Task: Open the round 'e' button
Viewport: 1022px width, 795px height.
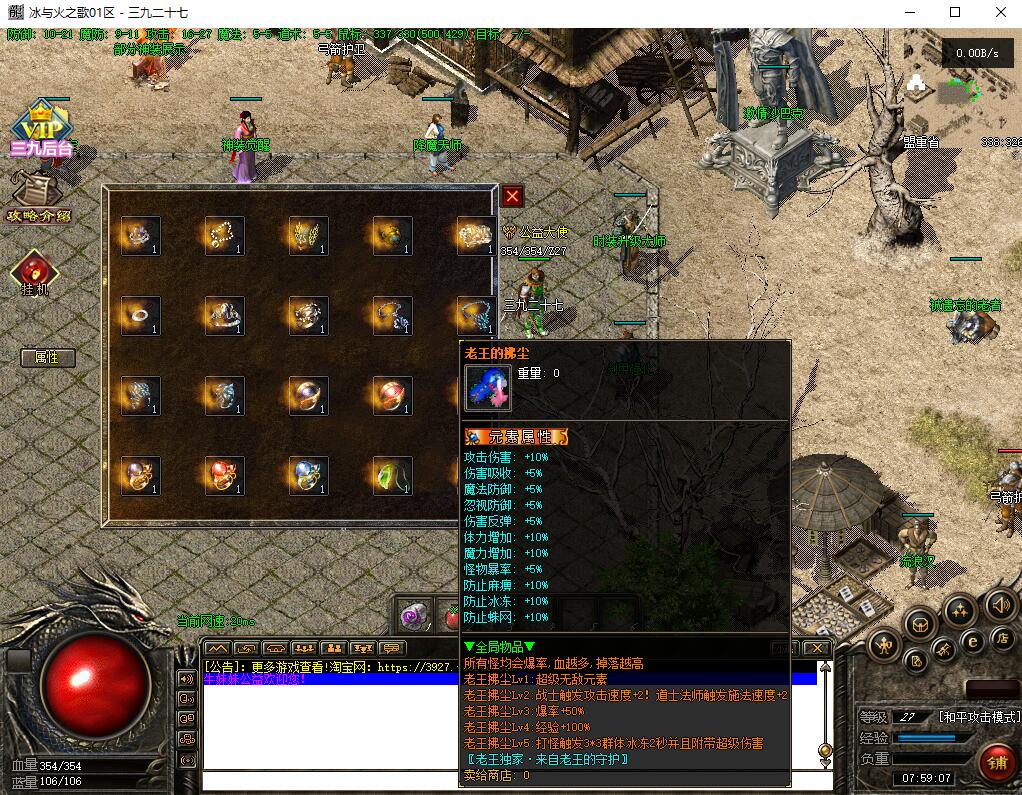Action: point(971,641)
